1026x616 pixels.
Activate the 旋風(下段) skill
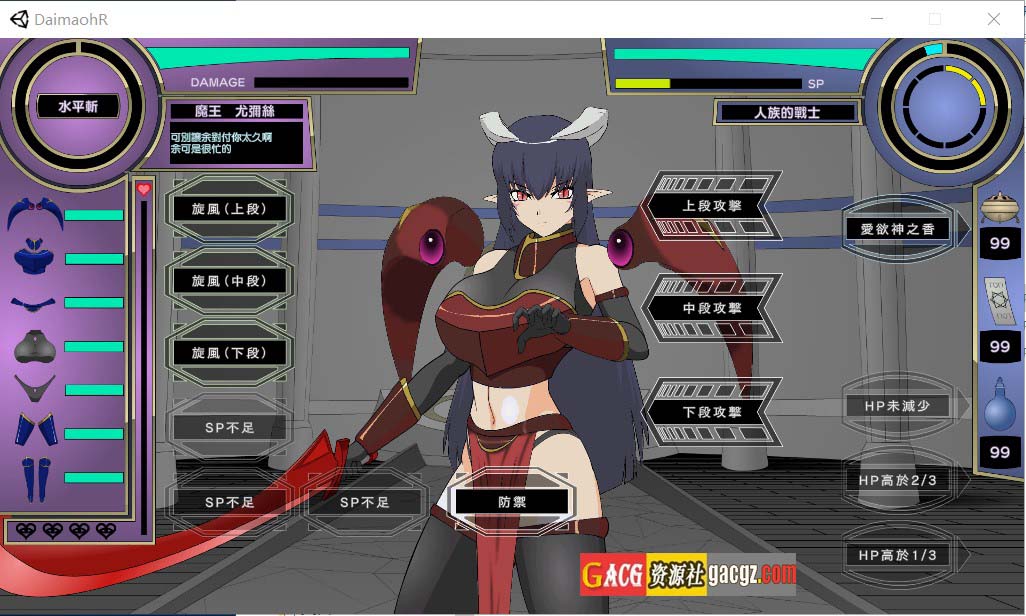pyautogui.click(x=229, y=353)
